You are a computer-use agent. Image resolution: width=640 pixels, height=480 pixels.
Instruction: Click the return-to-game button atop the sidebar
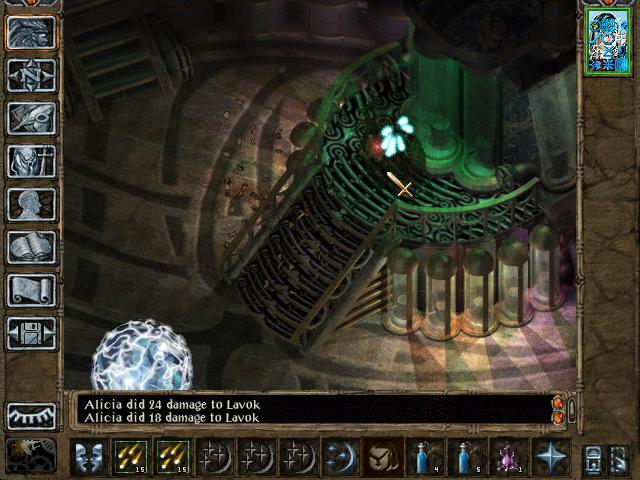coord(31,33)
